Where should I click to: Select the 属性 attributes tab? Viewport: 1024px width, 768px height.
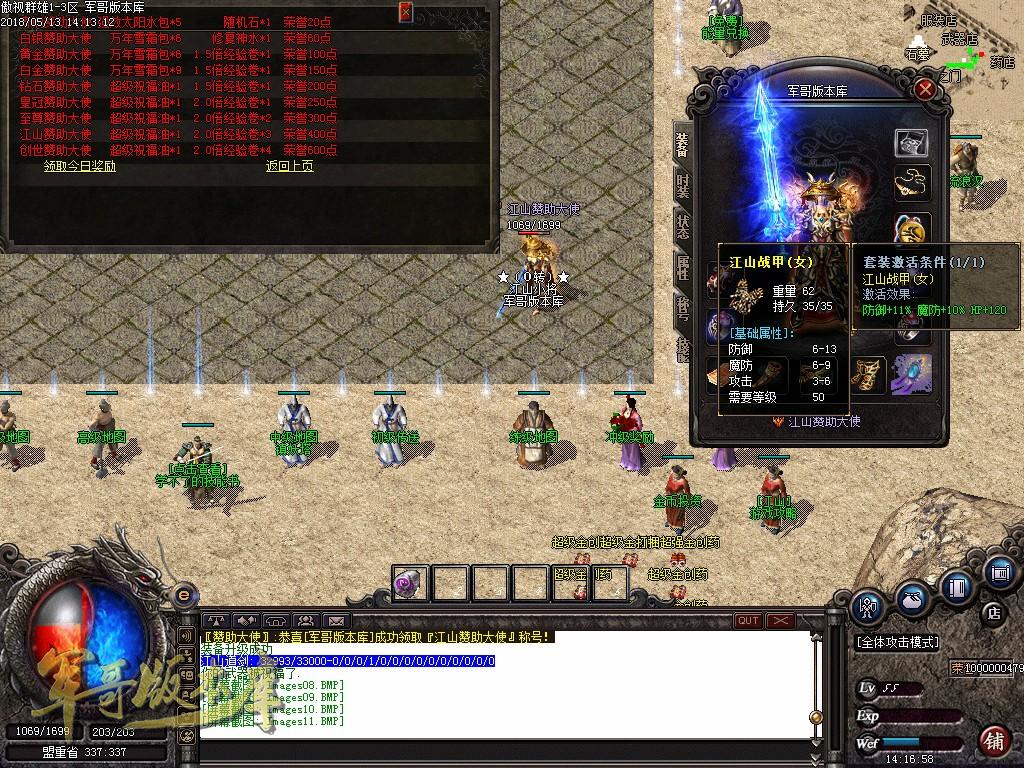tap(683, 266)
